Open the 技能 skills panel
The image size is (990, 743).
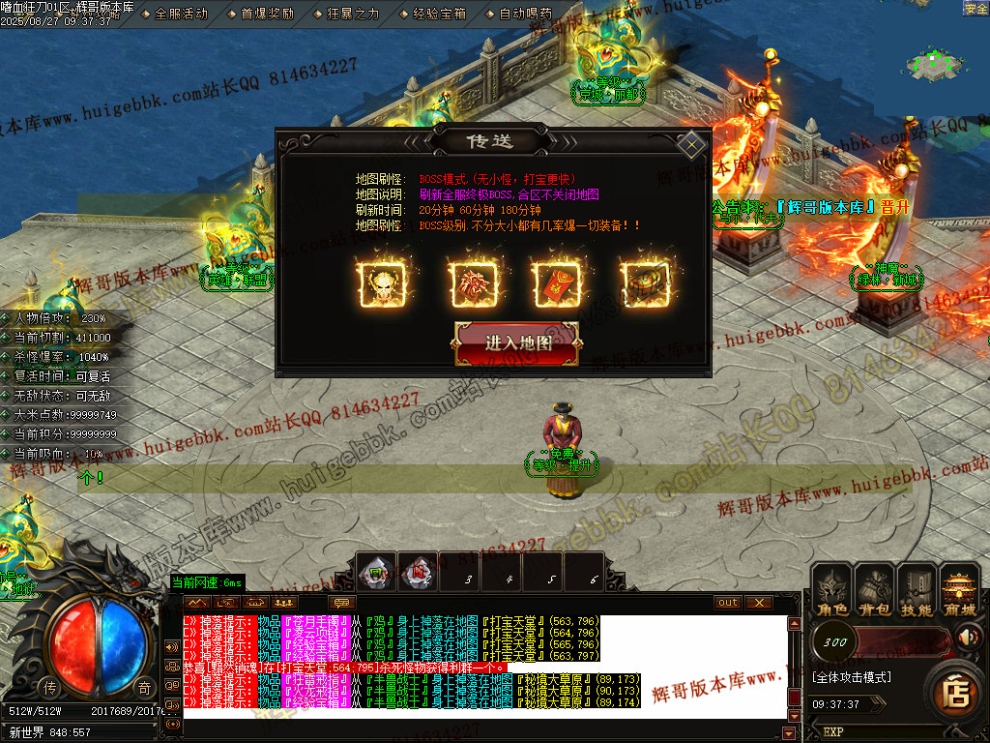[918, 592]
